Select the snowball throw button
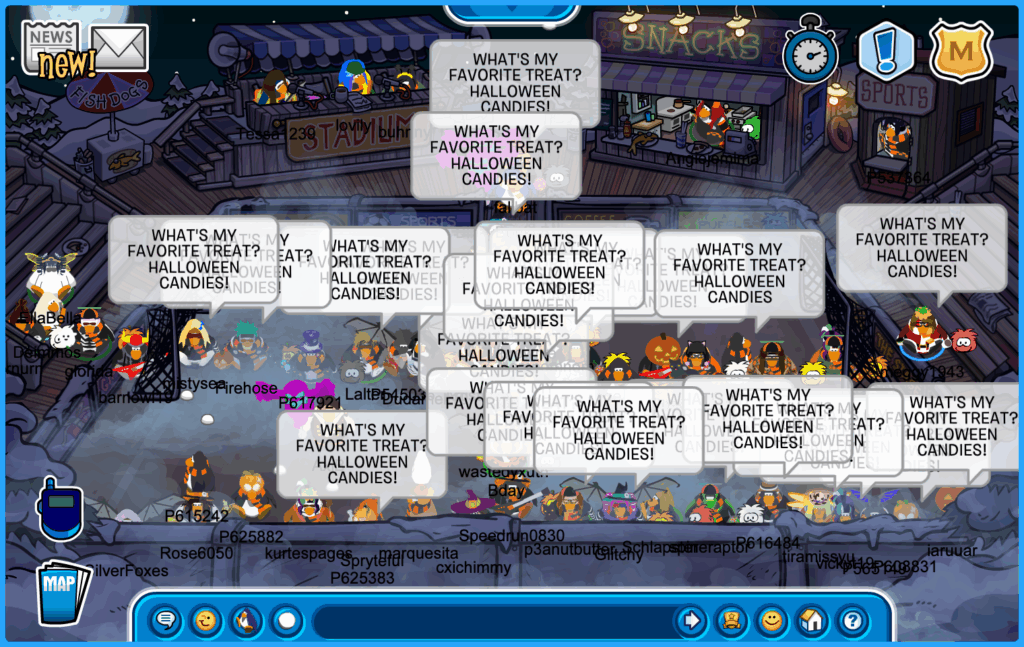The width and height of the screenshot is (1024, 647). (287, 621)
